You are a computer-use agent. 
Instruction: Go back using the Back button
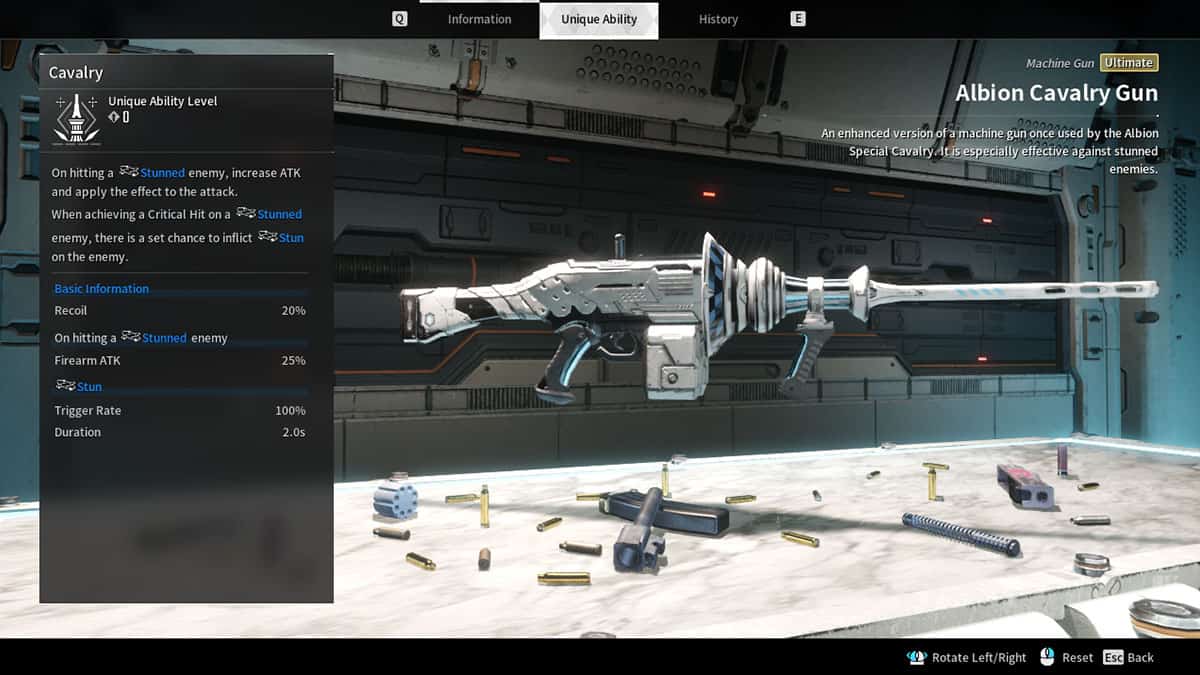click(1129, 657)
